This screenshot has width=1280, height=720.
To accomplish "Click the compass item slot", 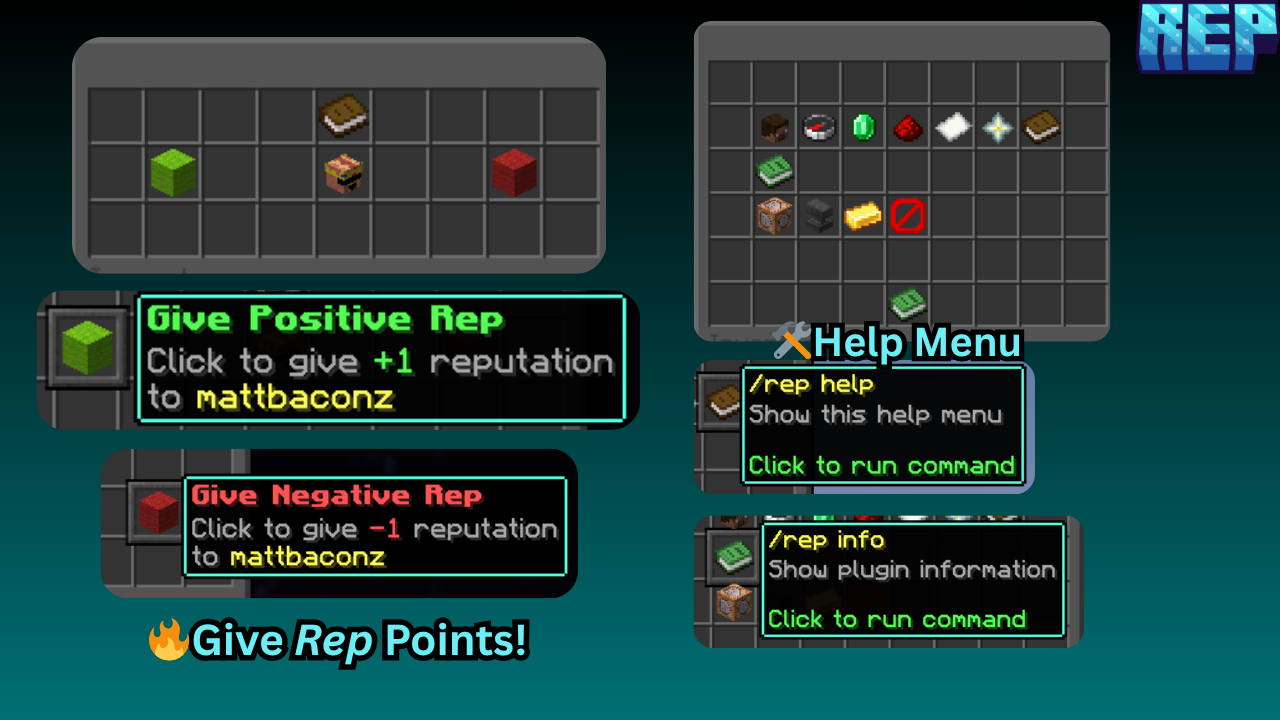I will click(x=818, y=128).
